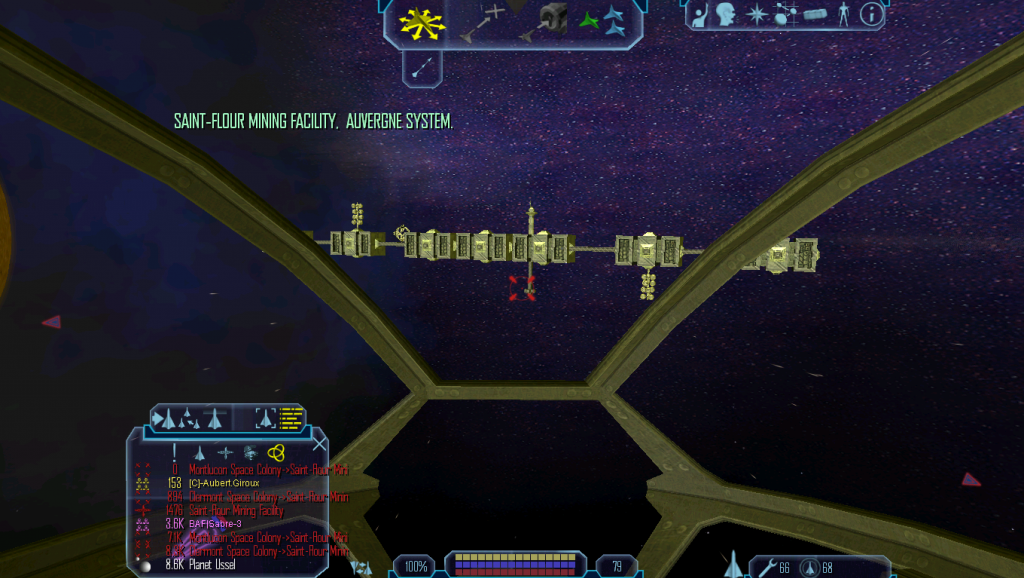Open the raised-hand player status icon
1024x578 pixels.
tap(701, 14)
